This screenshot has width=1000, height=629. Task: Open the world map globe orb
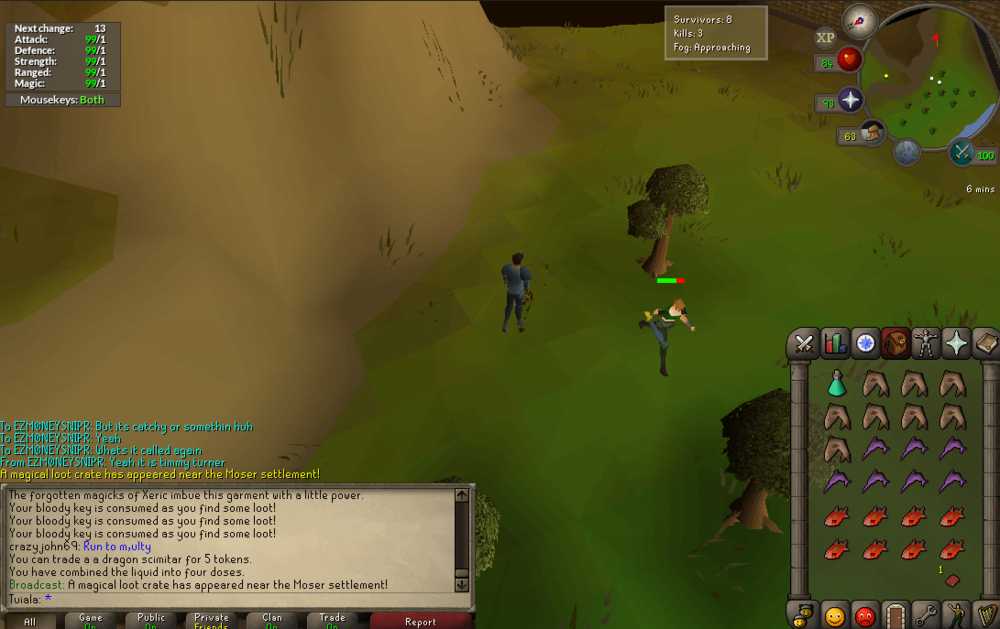[x=907, y=152]
